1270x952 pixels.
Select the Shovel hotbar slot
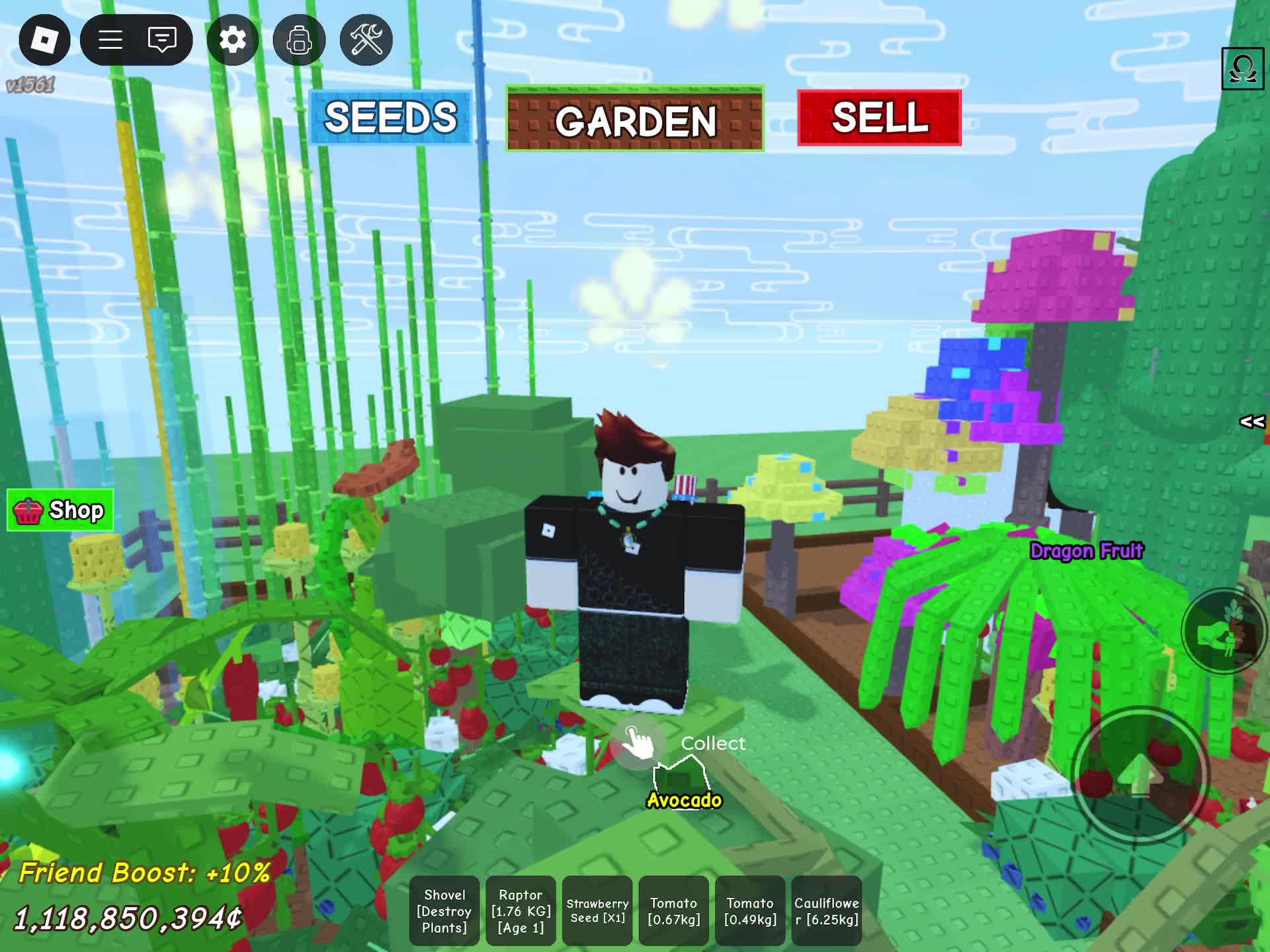(x=444, y=911)
